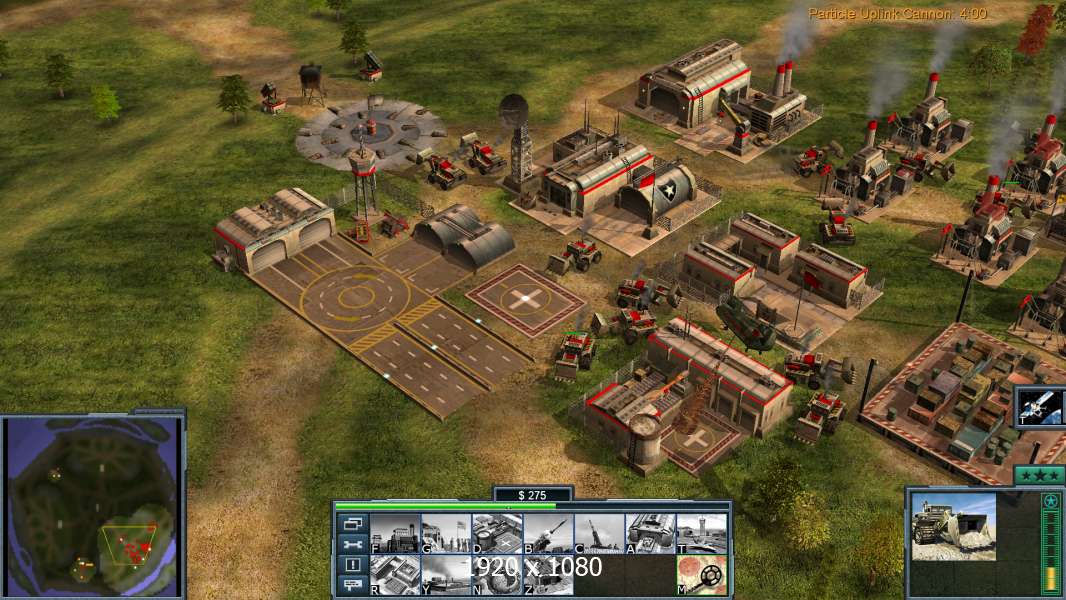Choose the barracks build icon marked G
The image size is (1066, 600).
[x=446, y=533]
